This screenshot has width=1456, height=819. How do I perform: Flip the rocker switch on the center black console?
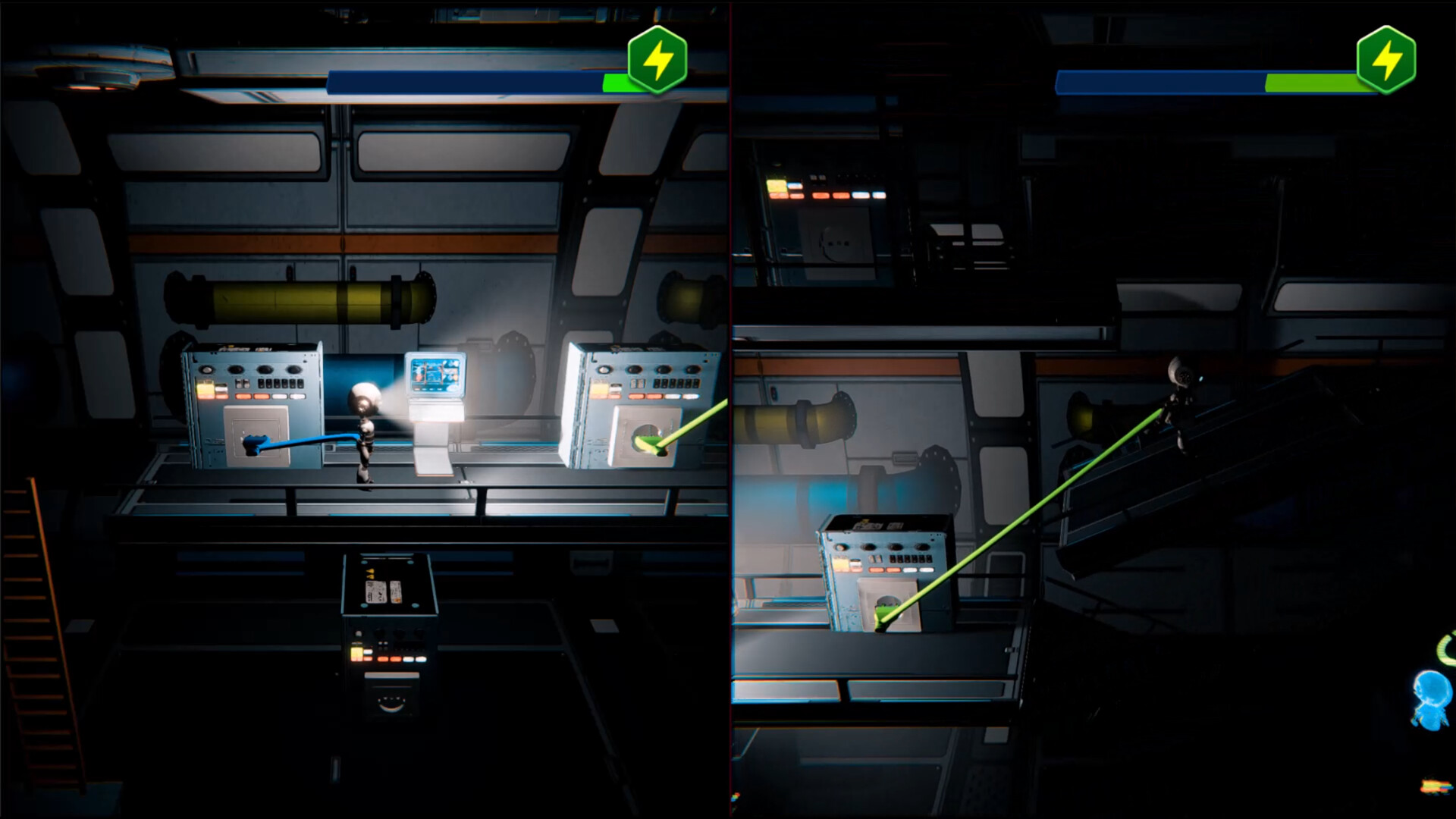tap(383, 644)
